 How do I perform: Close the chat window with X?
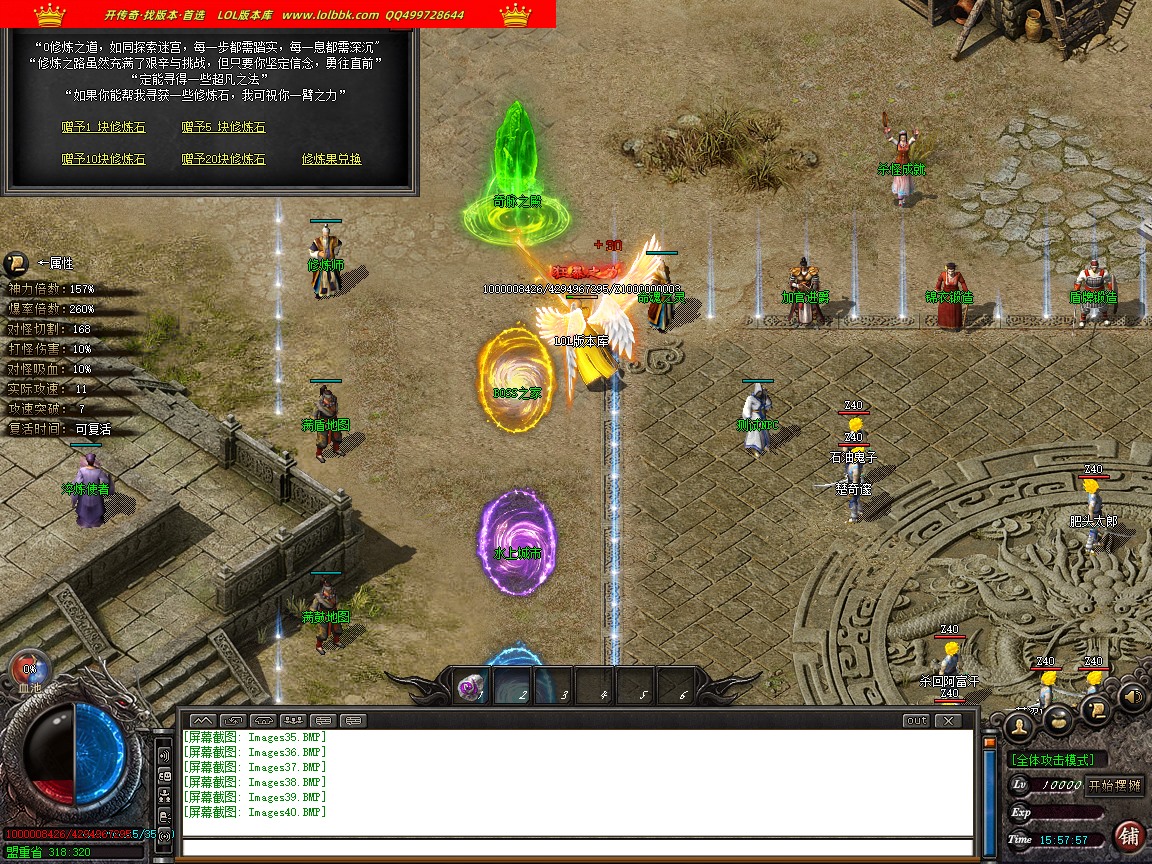click(x=946, y=720)
